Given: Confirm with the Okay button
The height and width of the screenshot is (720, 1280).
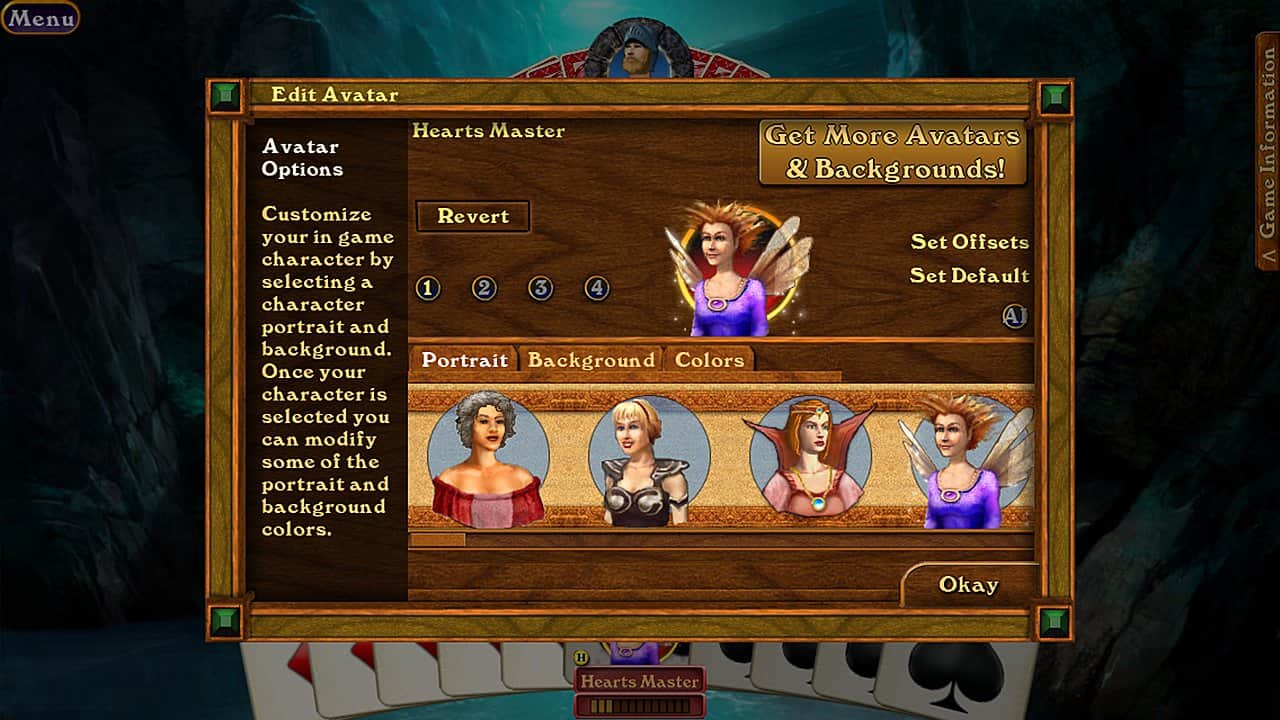Looking at the screenshot, I should 968,585.
